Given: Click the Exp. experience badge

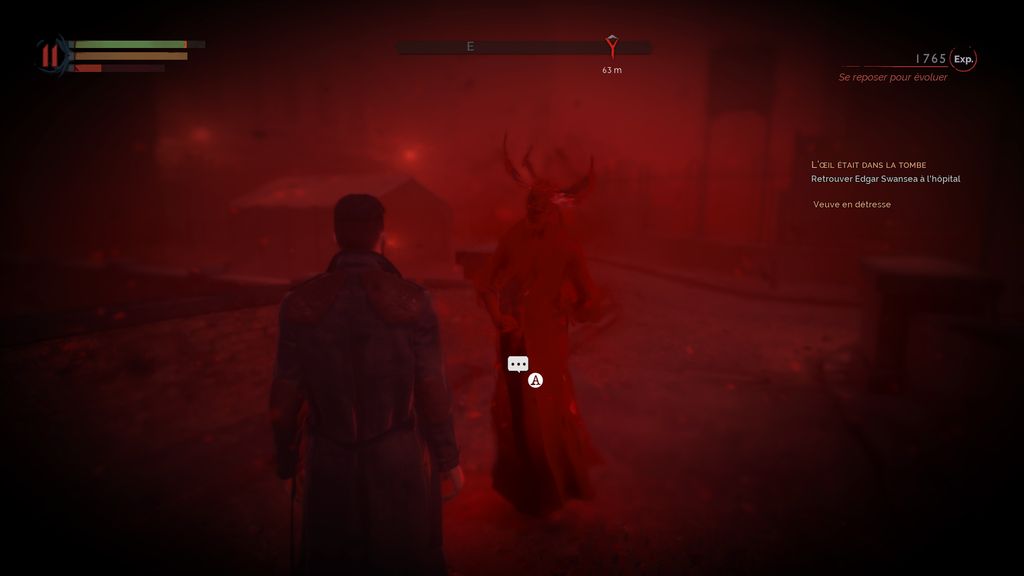Looking at the screenshot, I should click(963, 59).
